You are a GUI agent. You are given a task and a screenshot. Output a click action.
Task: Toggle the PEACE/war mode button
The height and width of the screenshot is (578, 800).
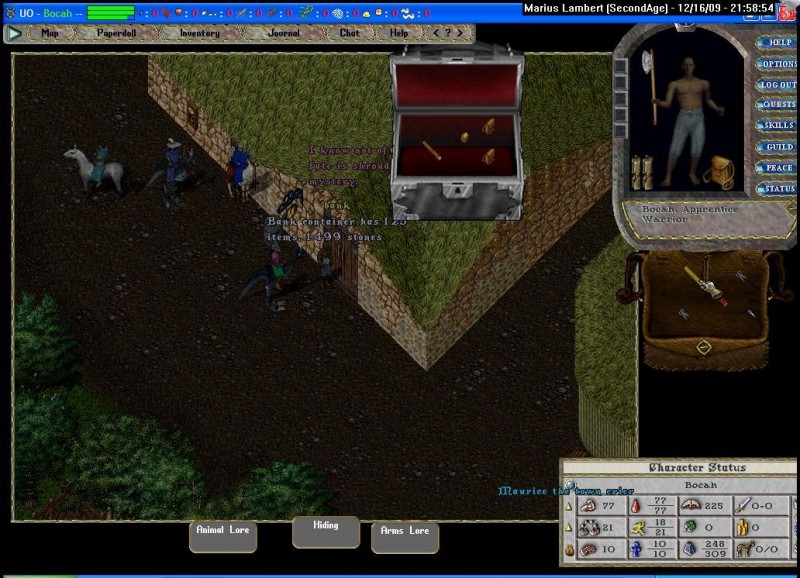pyautogui.click(x=777, y=168)
